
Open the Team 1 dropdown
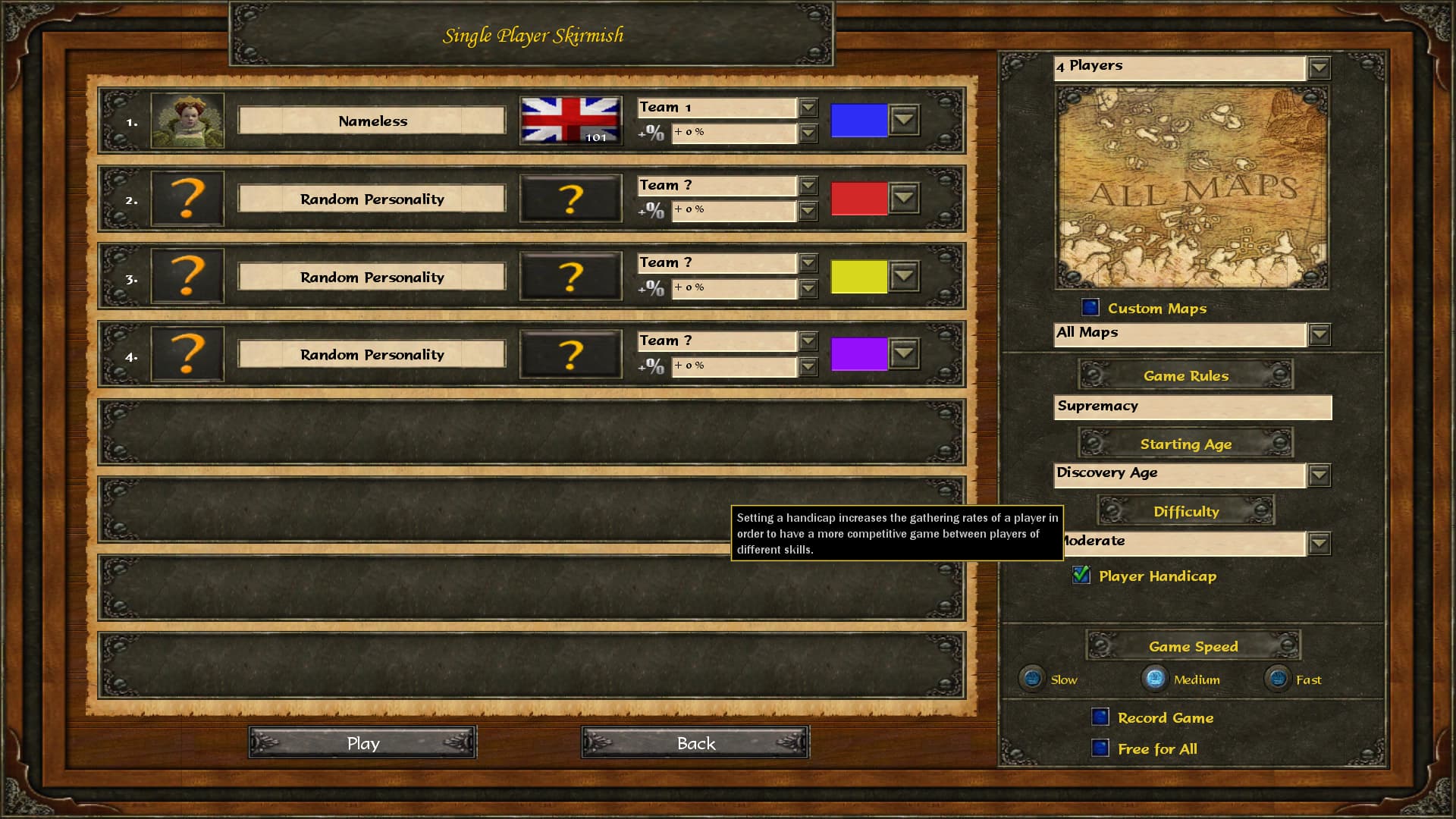click(x=808, y=108)
